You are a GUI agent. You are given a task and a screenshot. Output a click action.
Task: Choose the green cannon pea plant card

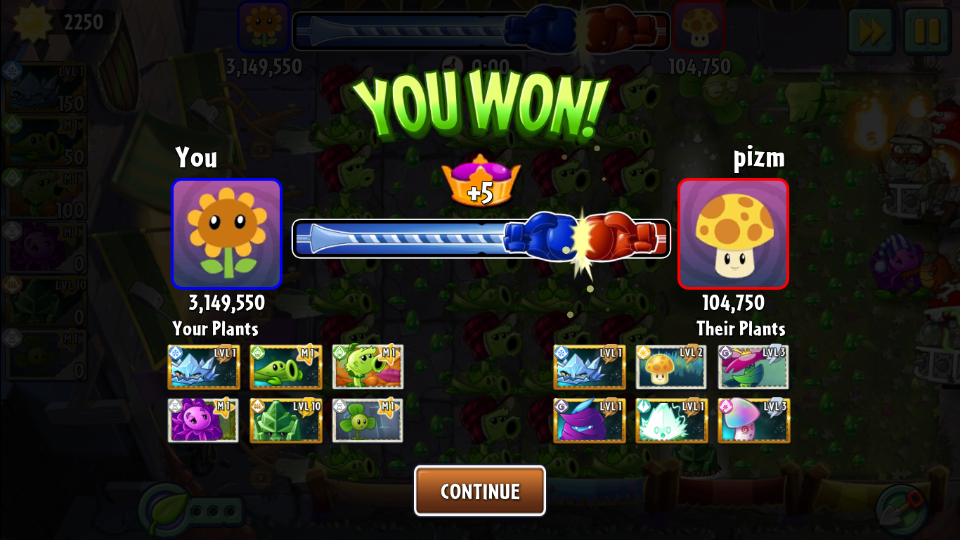286,367
